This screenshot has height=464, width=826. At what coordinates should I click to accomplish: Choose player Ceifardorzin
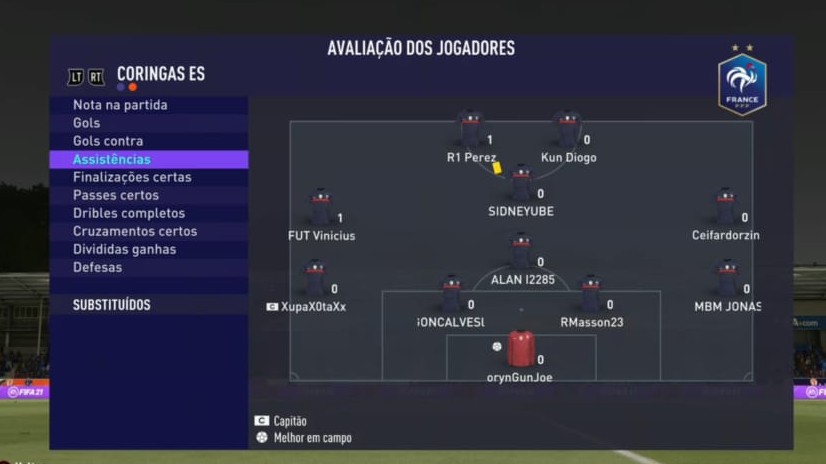[726, 216]
